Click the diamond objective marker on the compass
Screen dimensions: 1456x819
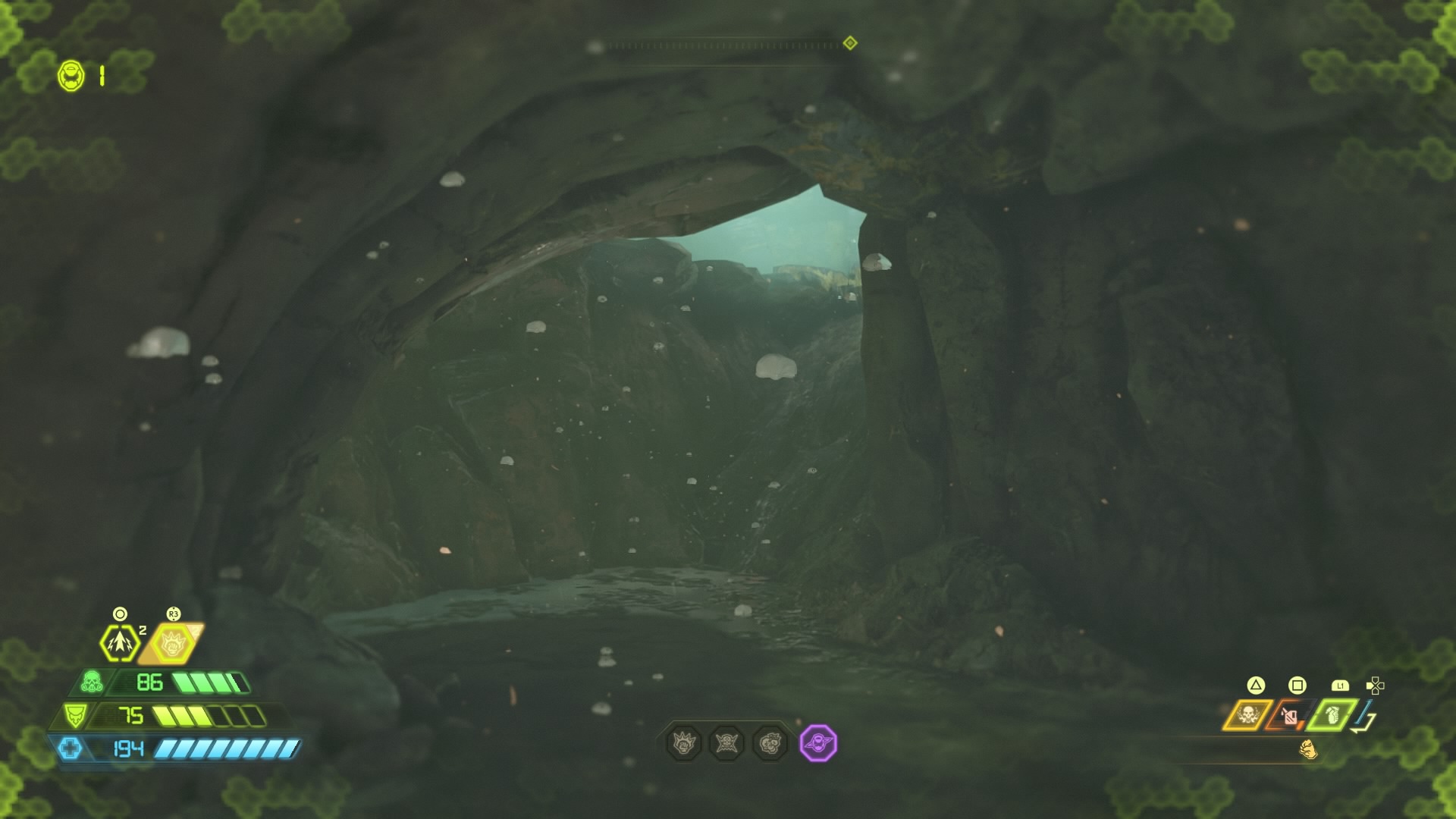pyautogui.click(x=850, y=43)
